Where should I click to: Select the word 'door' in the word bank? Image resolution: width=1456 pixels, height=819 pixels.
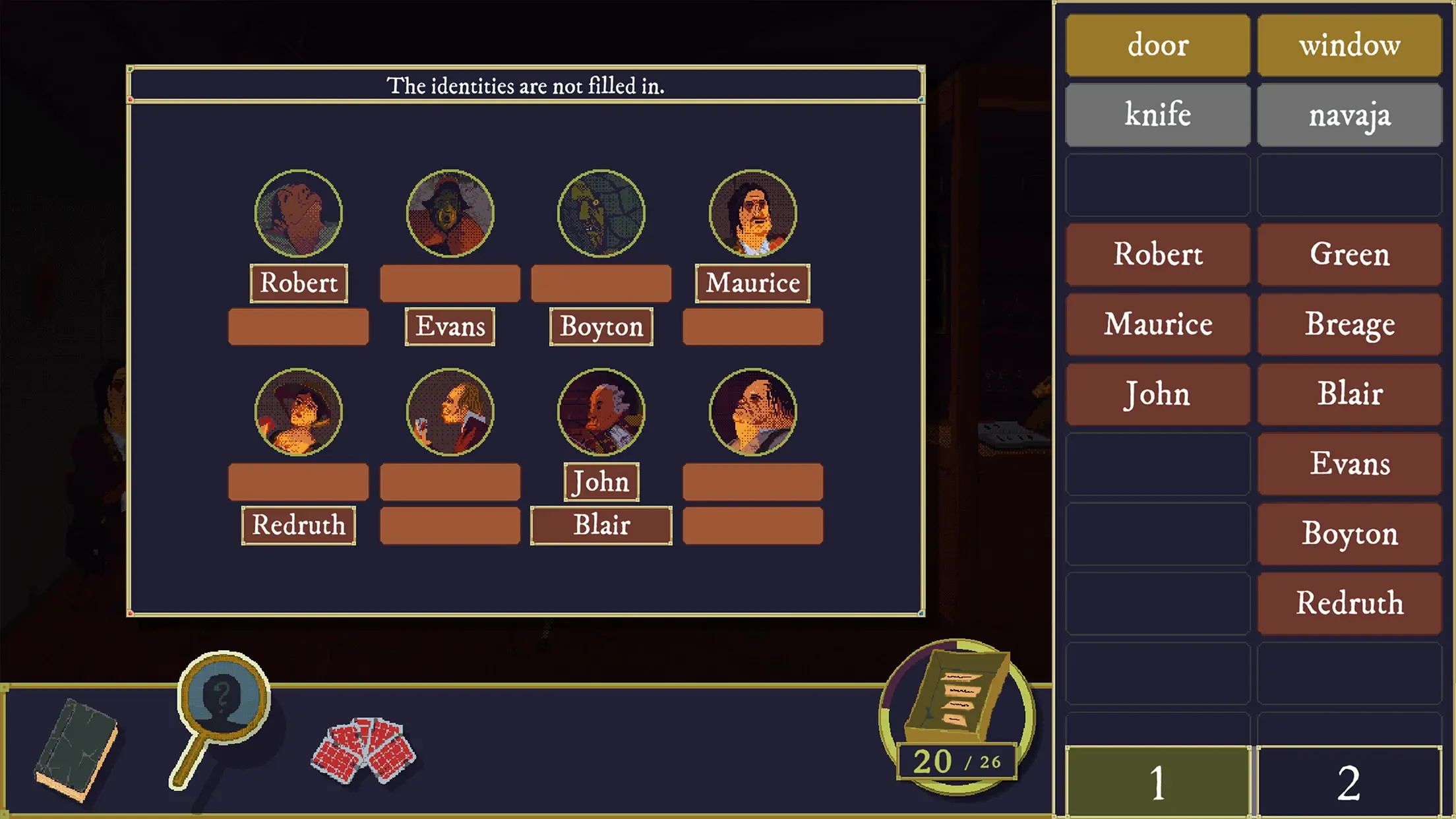point(1157,45)
